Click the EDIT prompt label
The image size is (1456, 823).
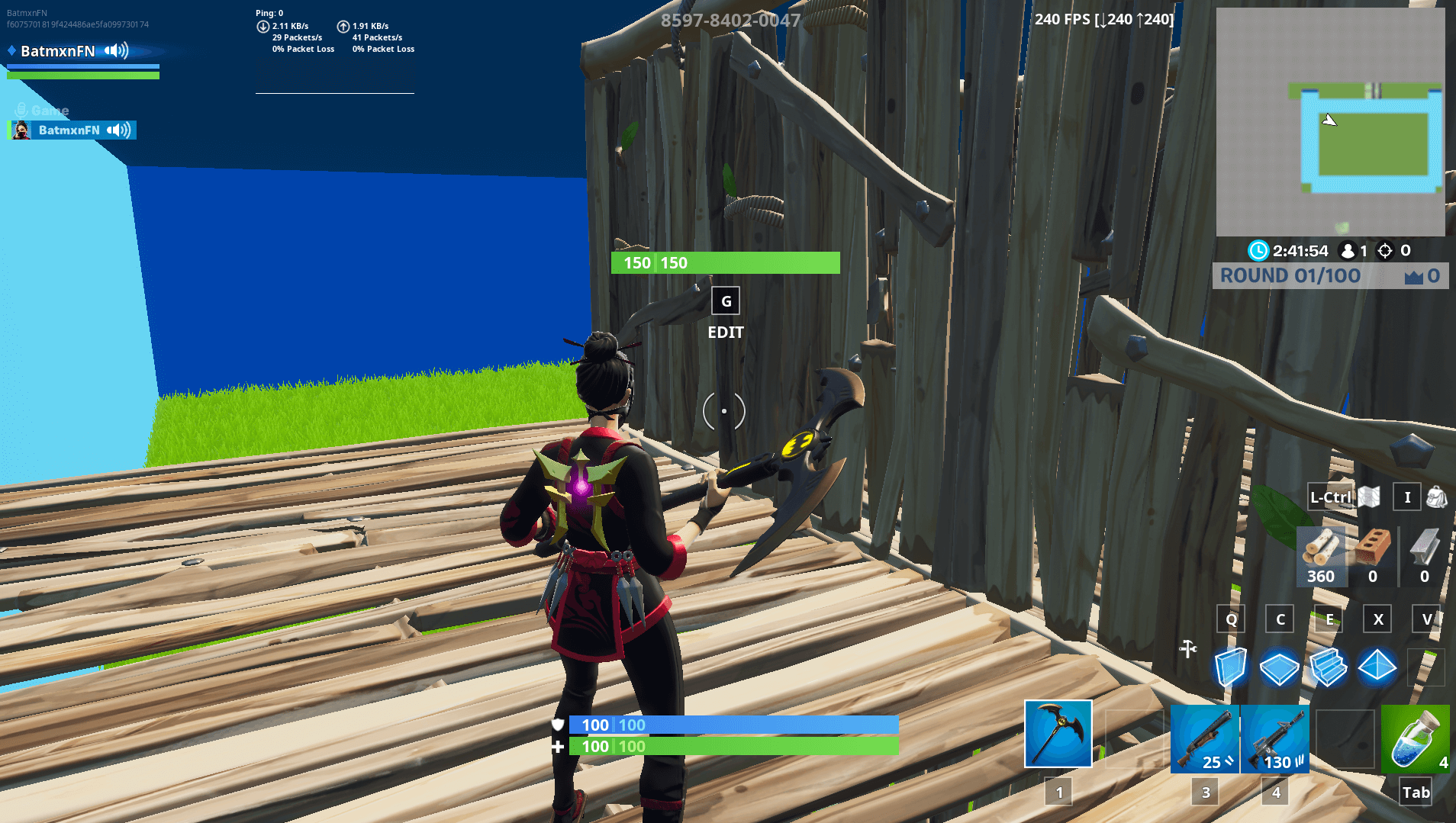click(725, 333)
